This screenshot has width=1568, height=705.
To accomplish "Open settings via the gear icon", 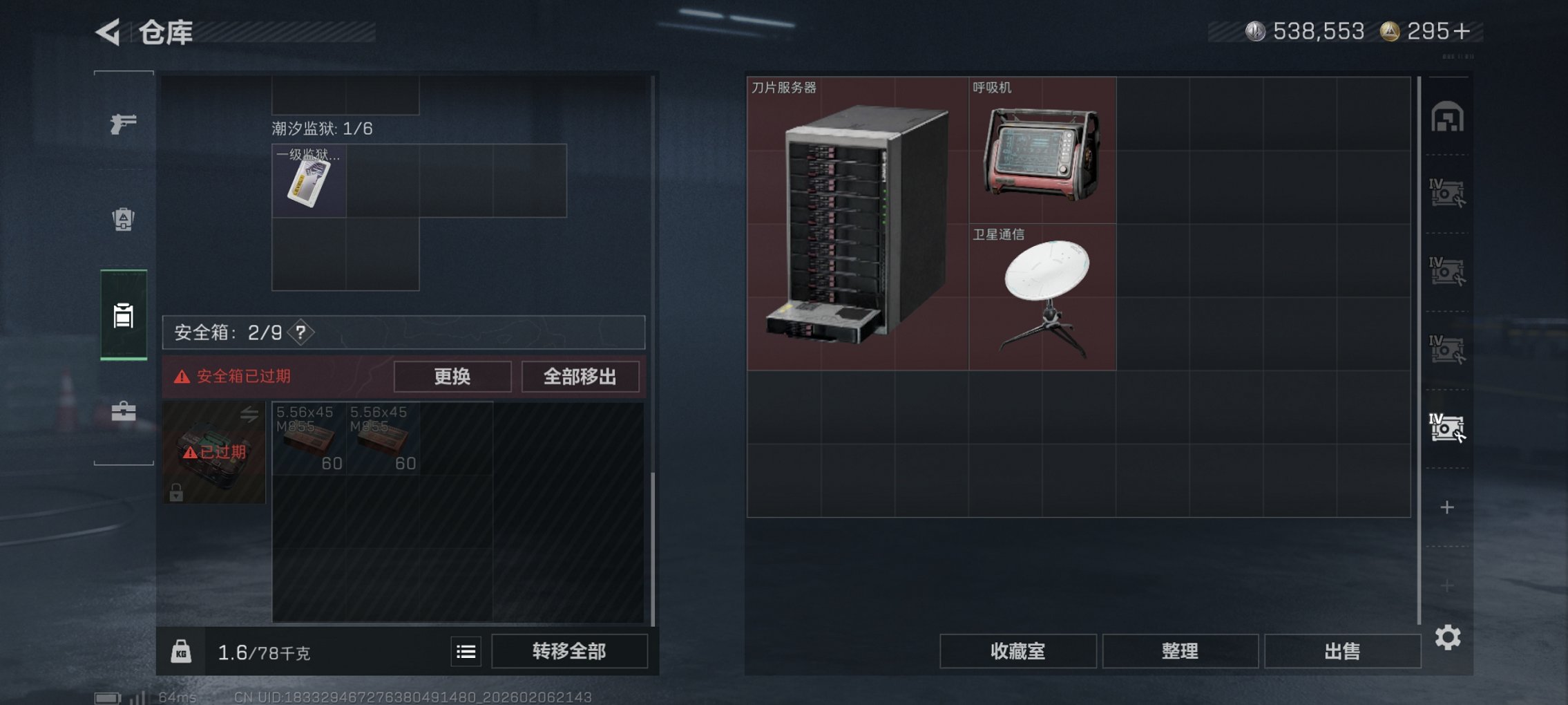I will pos(1449,639).
